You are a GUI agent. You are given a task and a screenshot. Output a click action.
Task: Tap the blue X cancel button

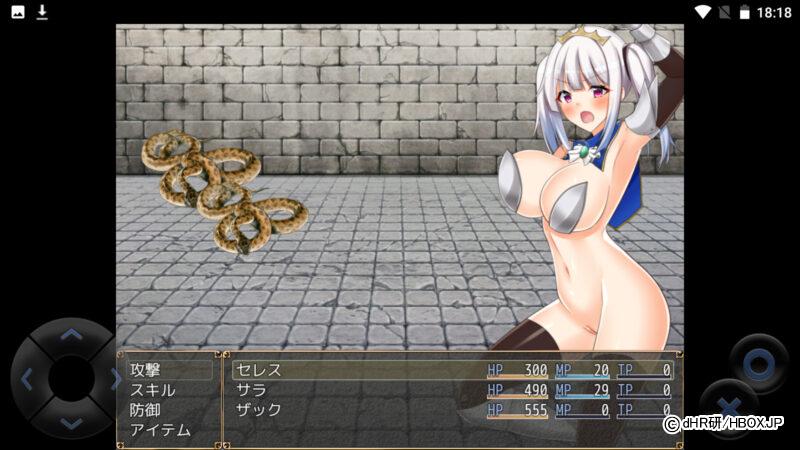730,407
